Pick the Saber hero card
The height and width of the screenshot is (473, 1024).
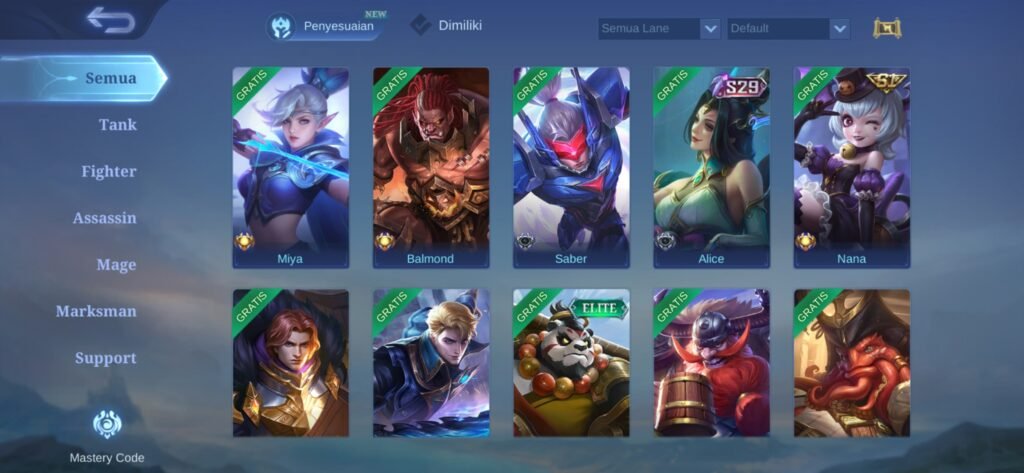[x=571, y=167]
